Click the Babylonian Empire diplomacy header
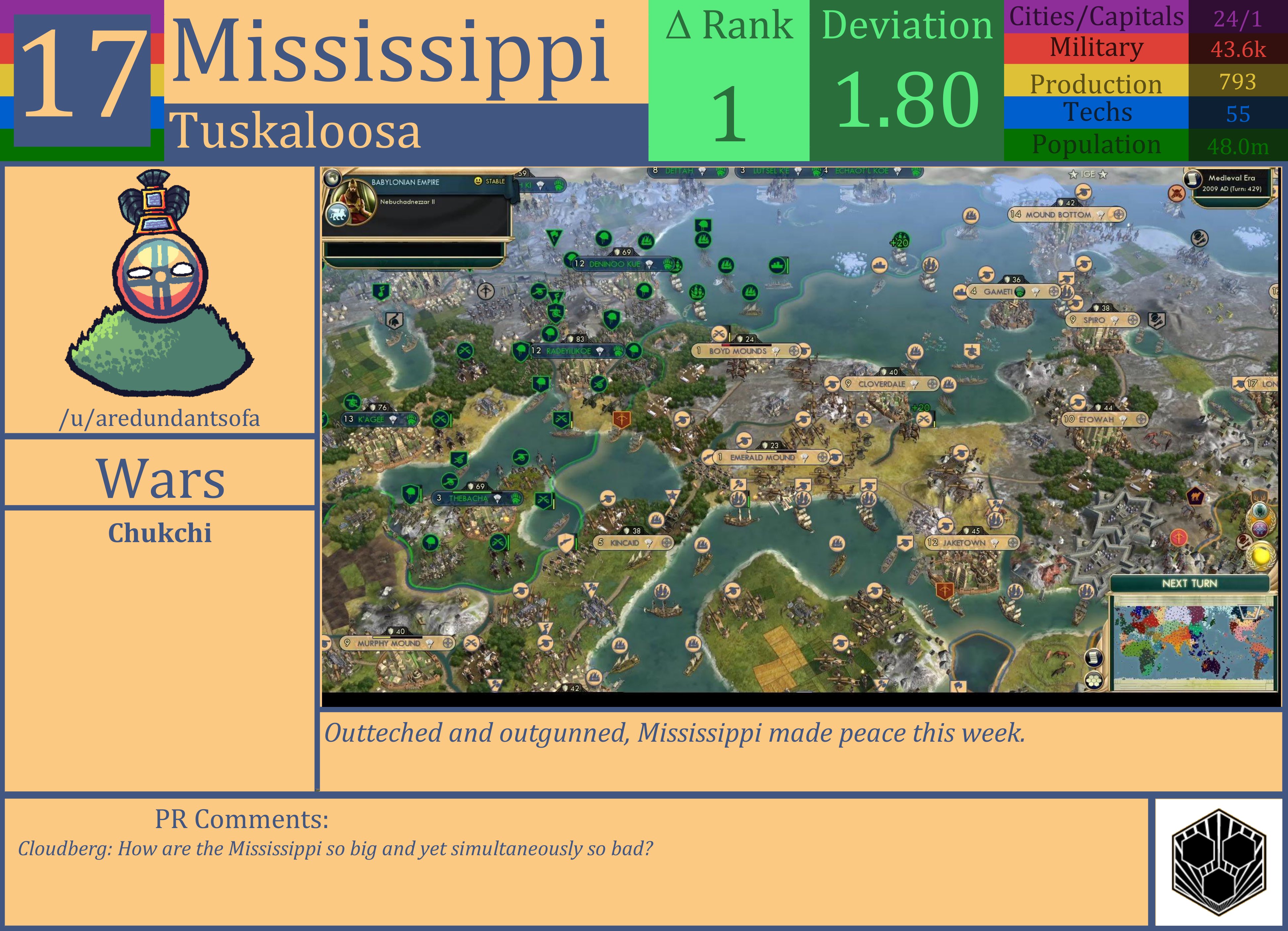This screenshot has width=1288, height=931. tap(405, 182)
